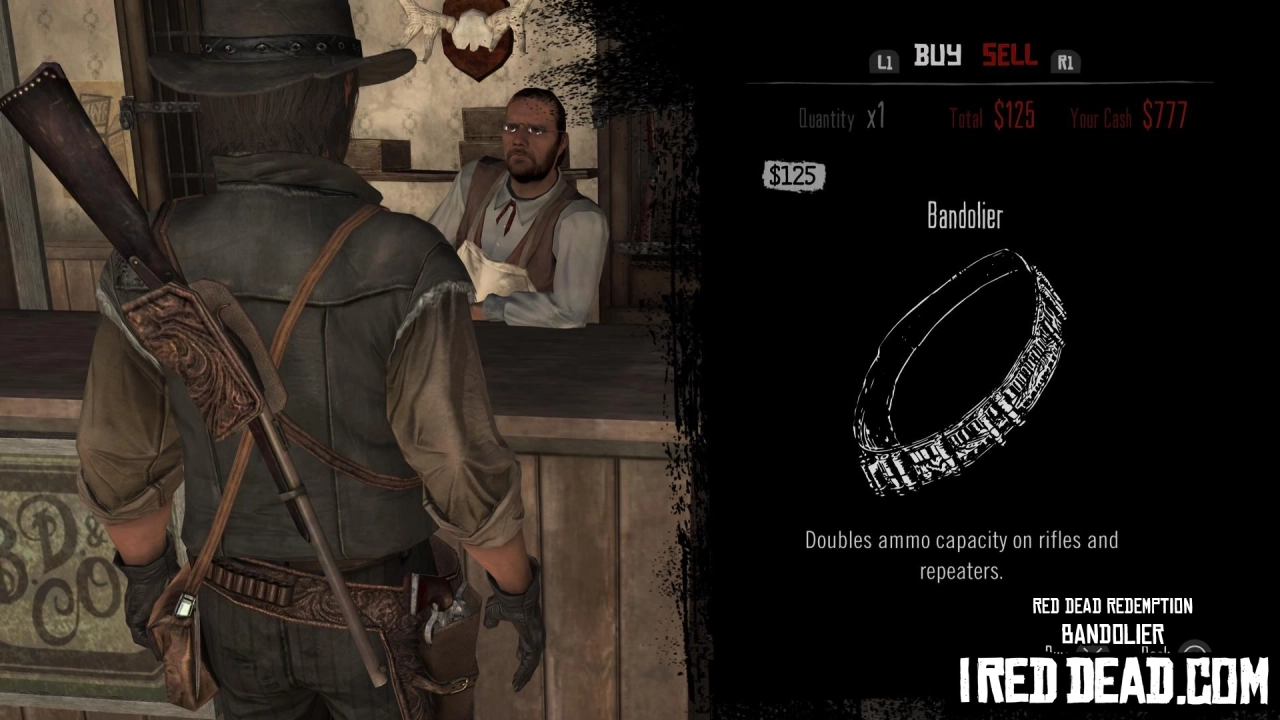Enable Buy mode in the shop
The height and width of the screenshot is (720, 1280).
click(x=937, y=57)
